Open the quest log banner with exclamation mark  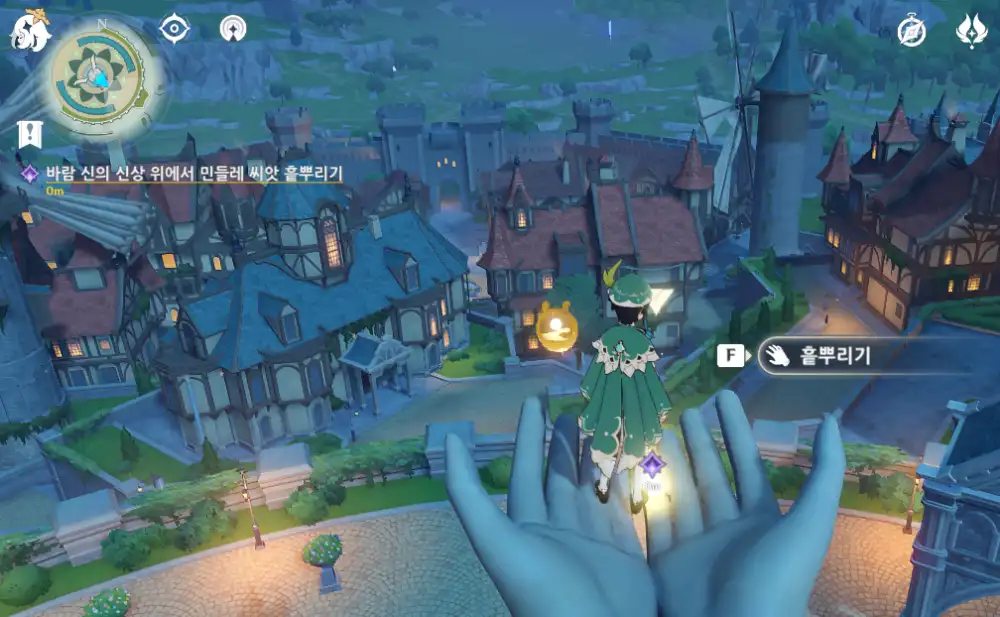click(28, 133)
